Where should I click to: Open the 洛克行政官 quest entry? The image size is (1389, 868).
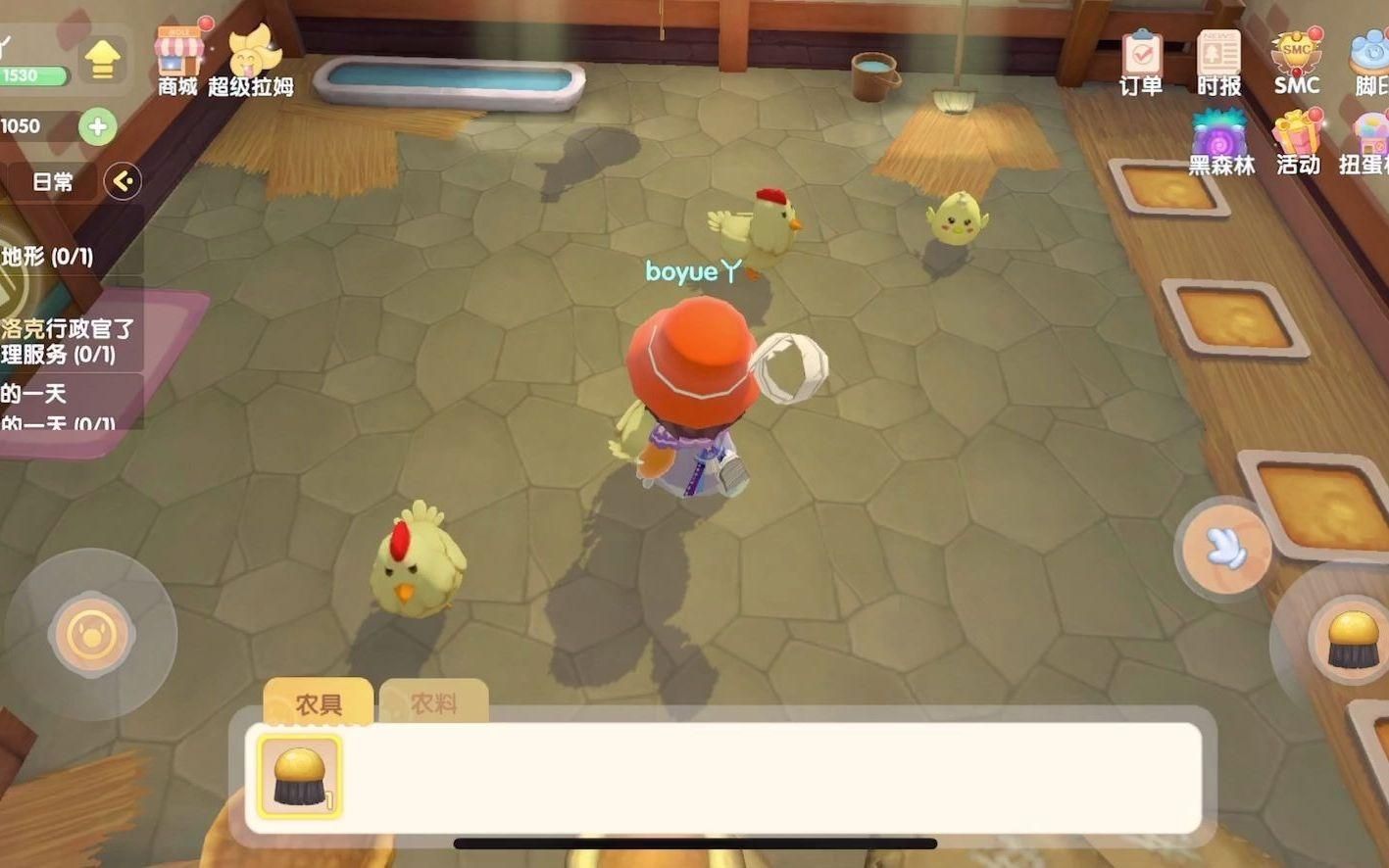[67, 341]
